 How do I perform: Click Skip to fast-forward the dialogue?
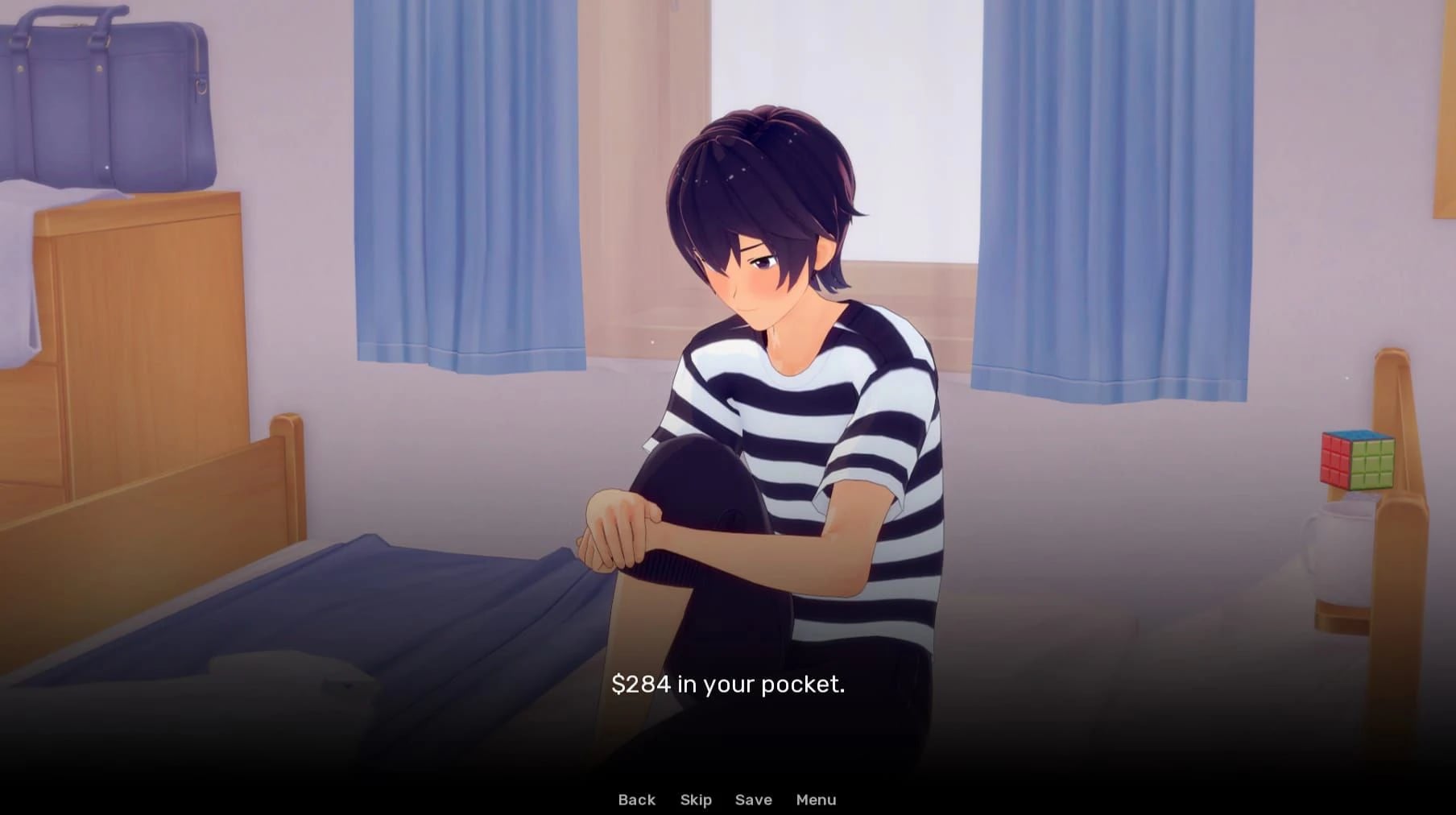coord(695,799)
